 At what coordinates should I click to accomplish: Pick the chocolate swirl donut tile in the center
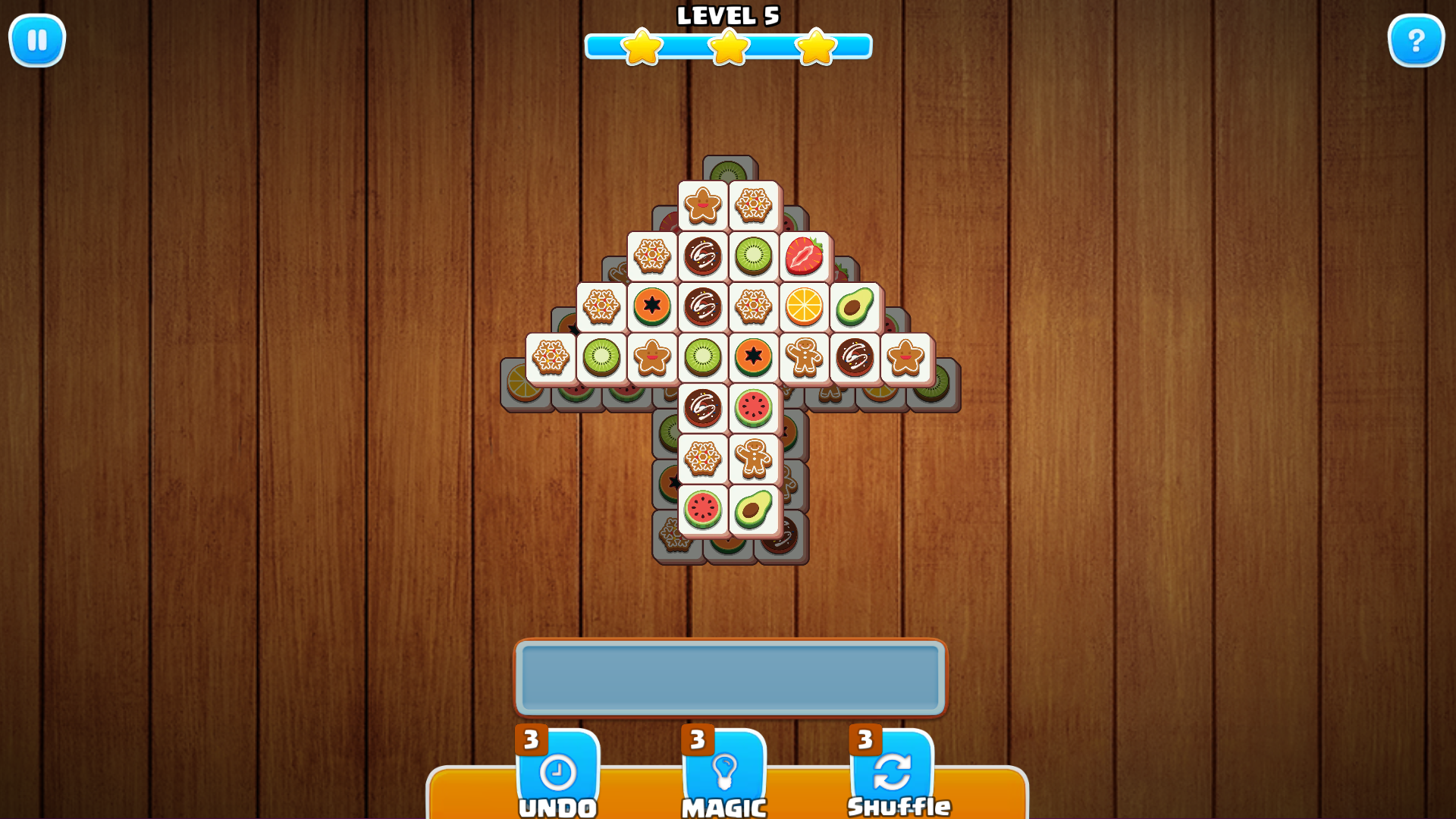click(704, 307)
